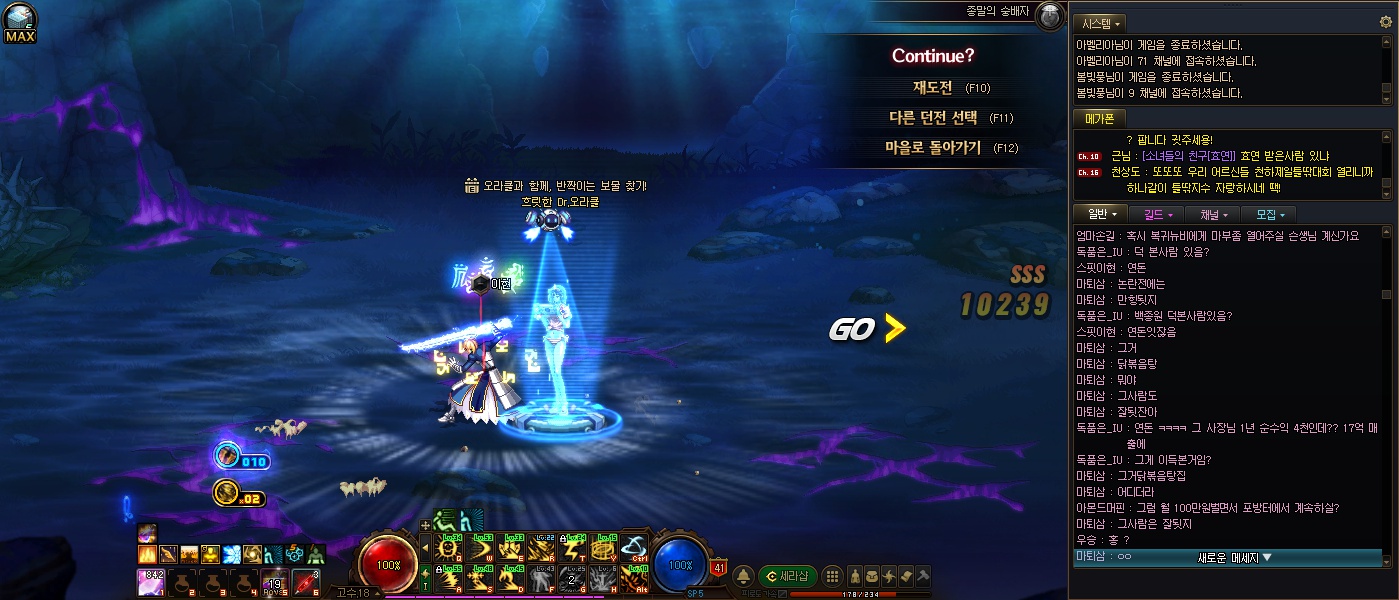Switch to the 일반 chat tab

click(1100, 214)
